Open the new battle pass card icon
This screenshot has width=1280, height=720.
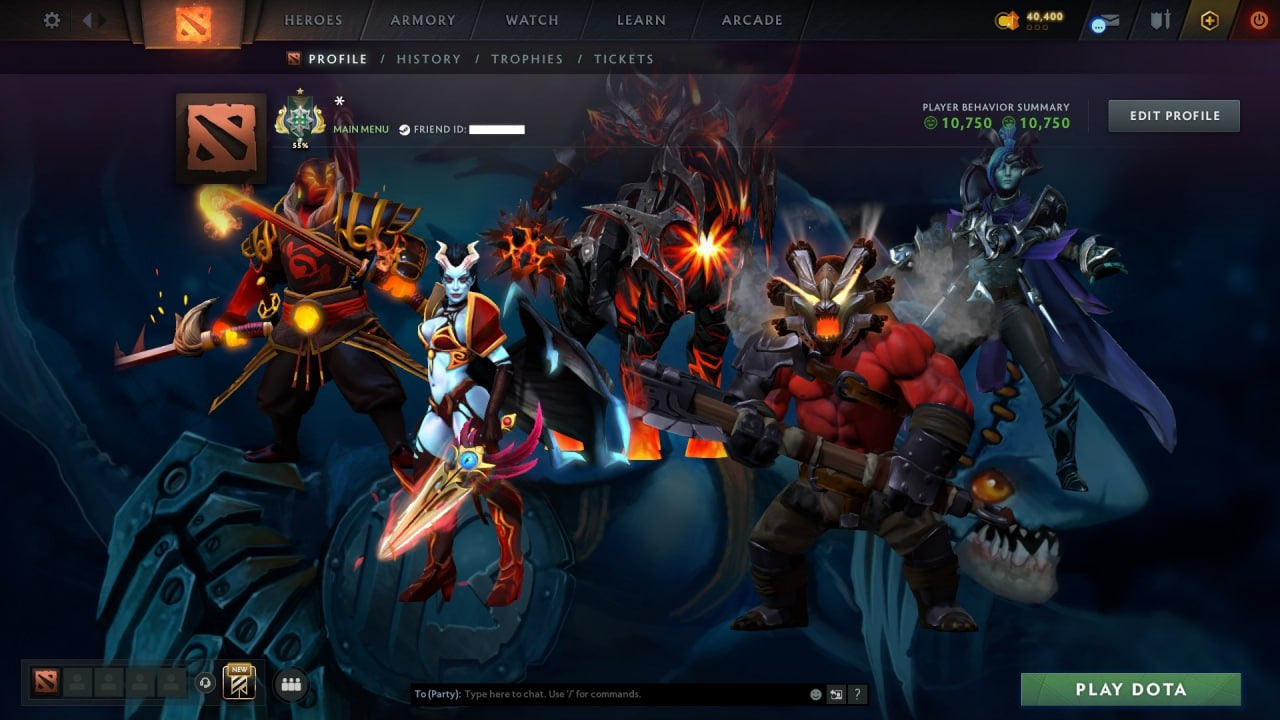(237, 683)
